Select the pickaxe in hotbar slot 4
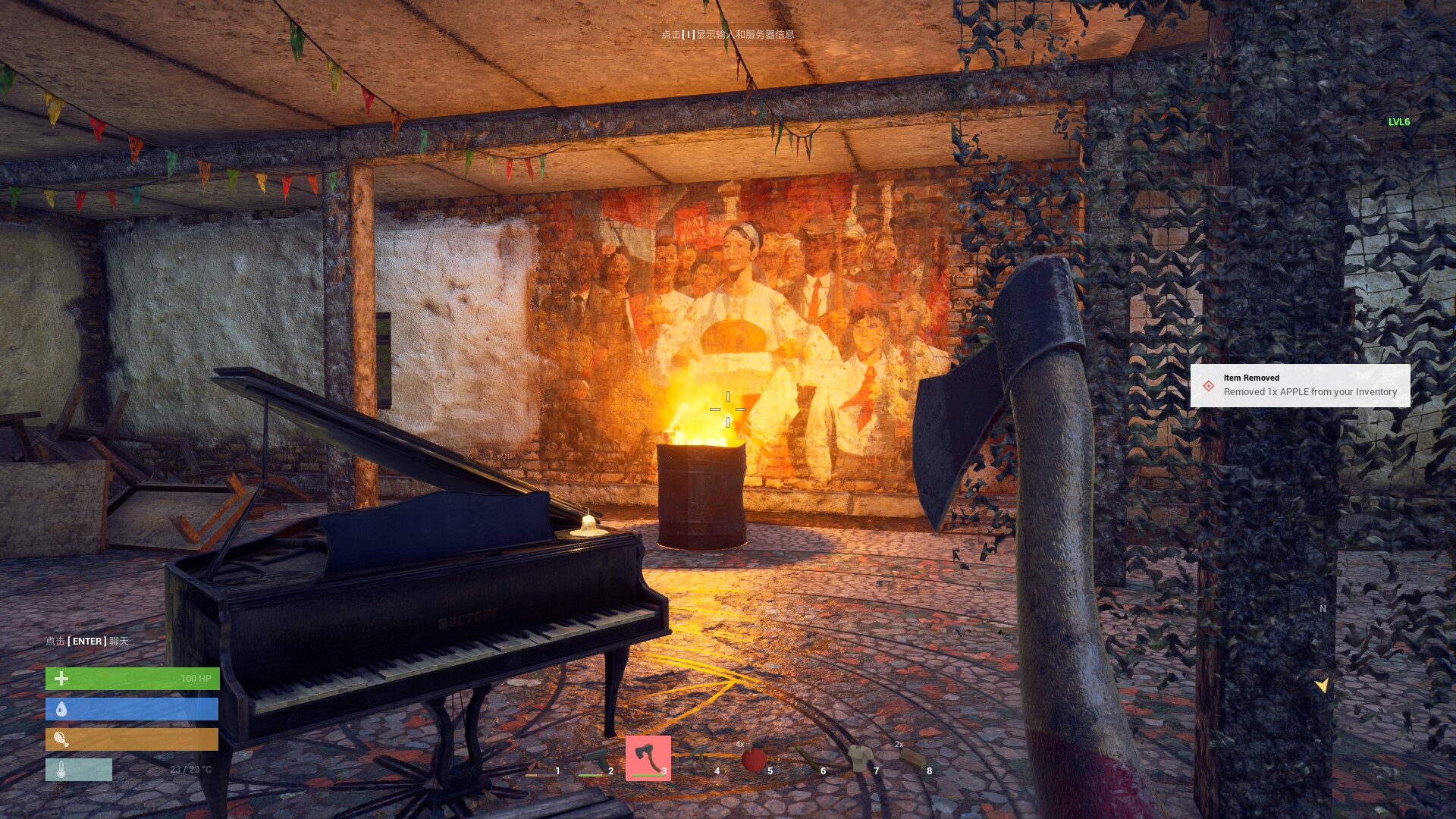Viewport: 1456px width, 819px height. [701, 755]
